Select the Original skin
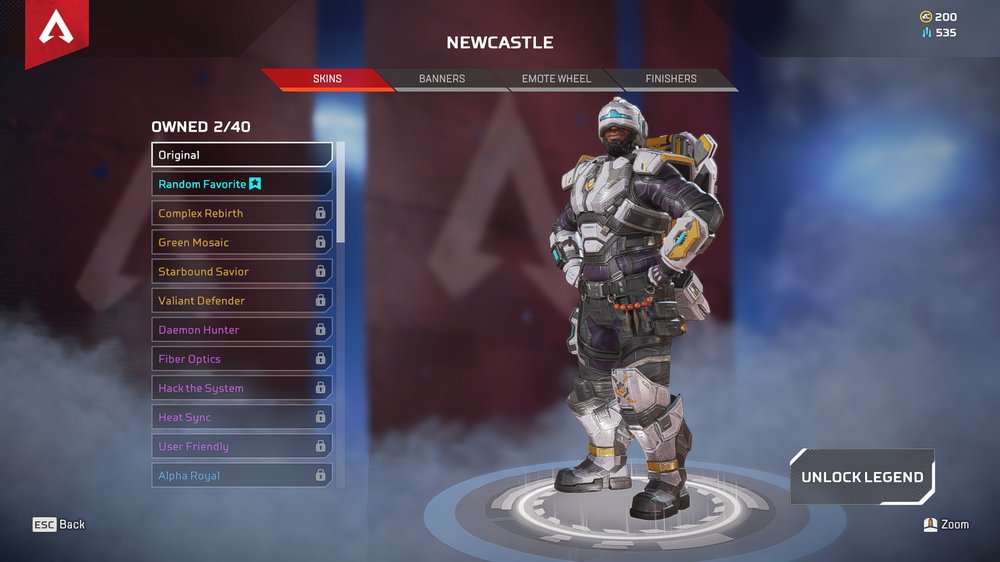 (x=242, y=155)
